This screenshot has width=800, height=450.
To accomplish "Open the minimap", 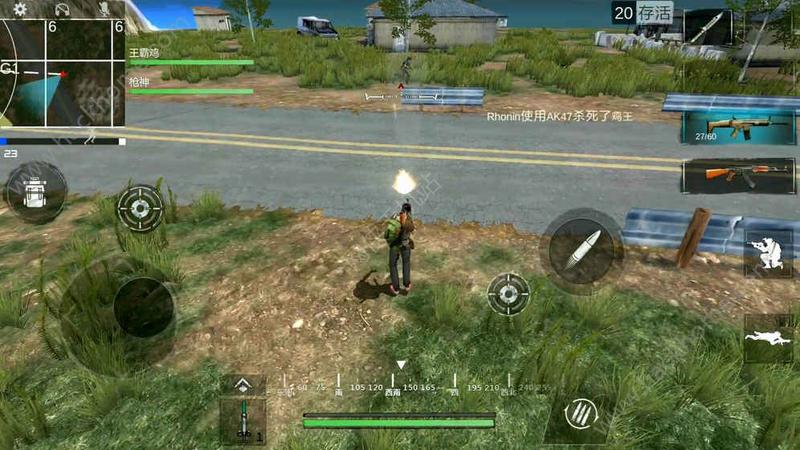I will click(x=62, y=72).
